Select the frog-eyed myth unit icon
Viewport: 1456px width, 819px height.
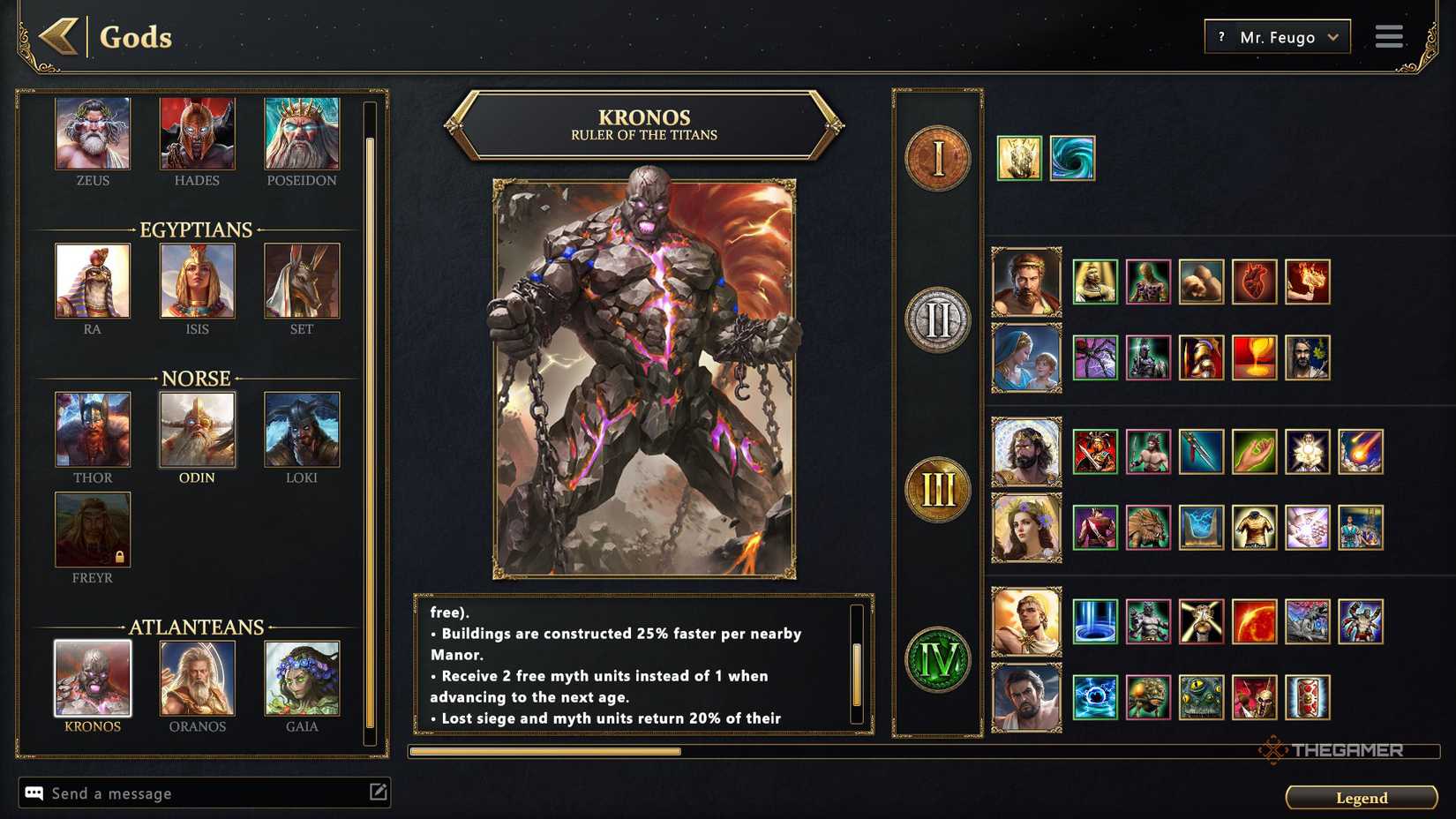(x=1202, y=696)
